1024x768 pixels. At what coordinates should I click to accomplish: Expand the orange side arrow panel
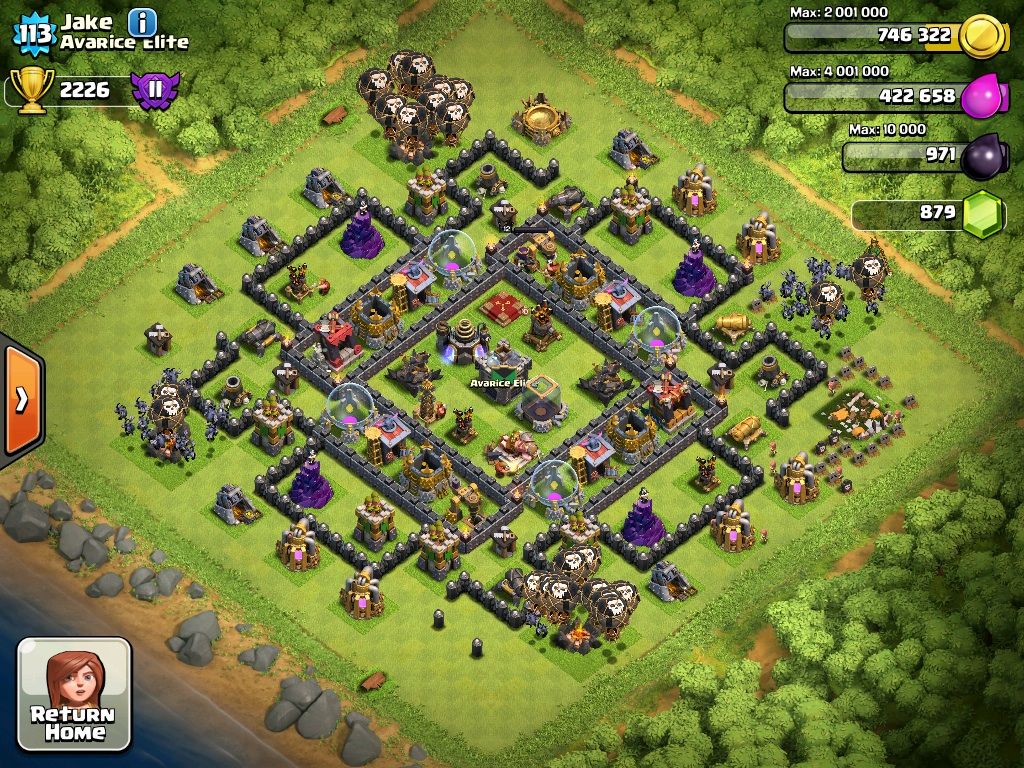coord(21,399)
